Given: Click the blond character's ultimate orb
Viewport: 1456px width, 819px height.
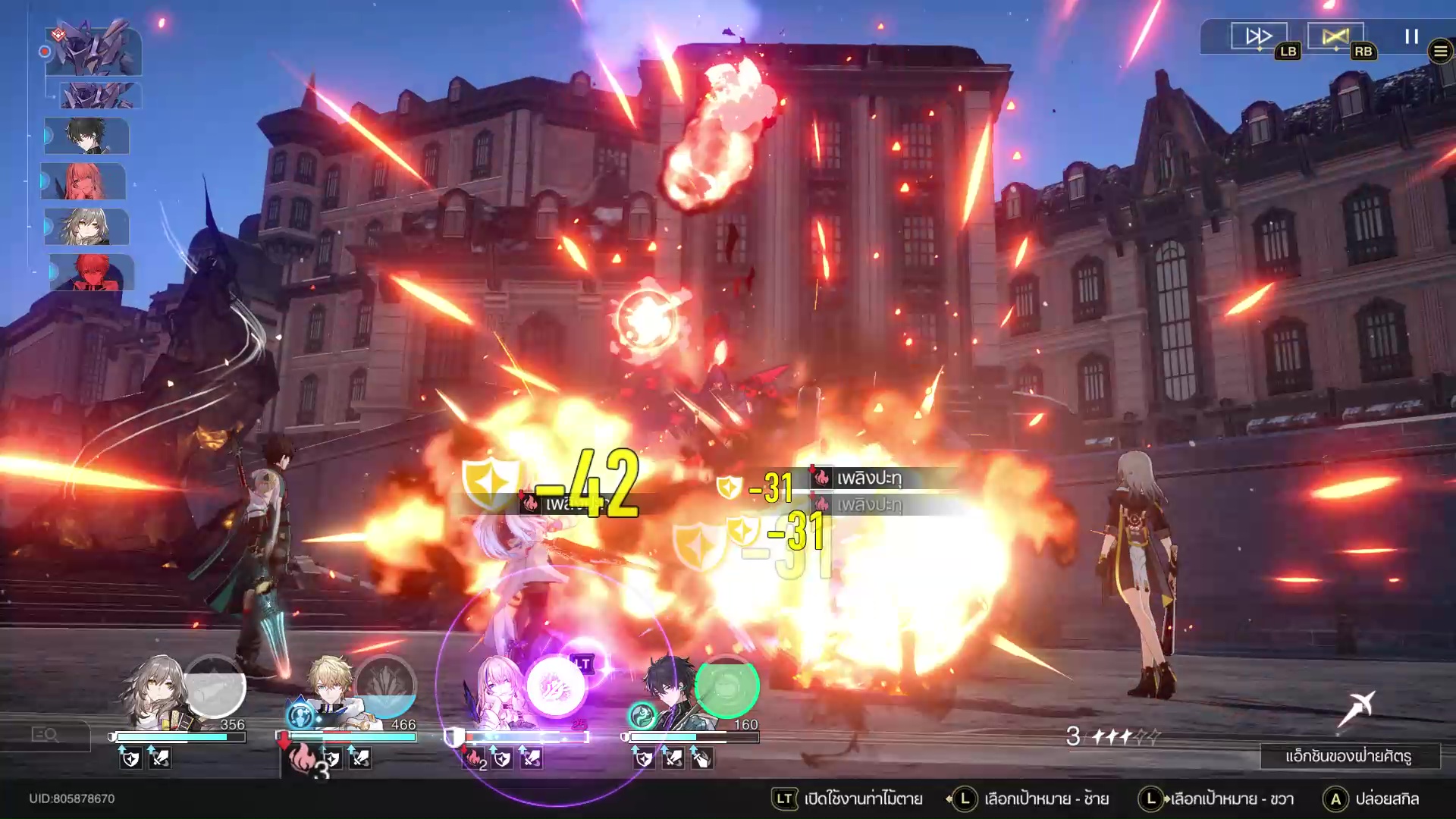Looking at the screenshot, I should pos(385,686).
